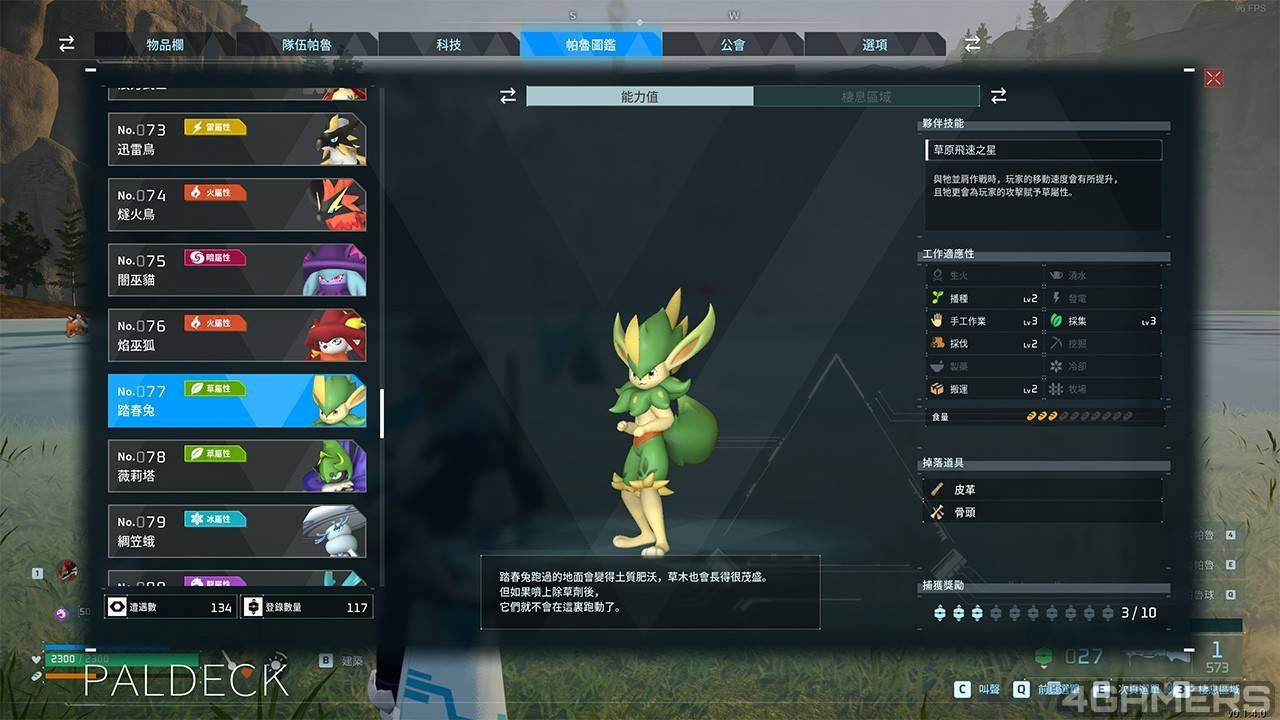Screen dimensions: 1280x720
Task: View No.075 闇巫貓 entry
Action: click(x=237, y=270)
